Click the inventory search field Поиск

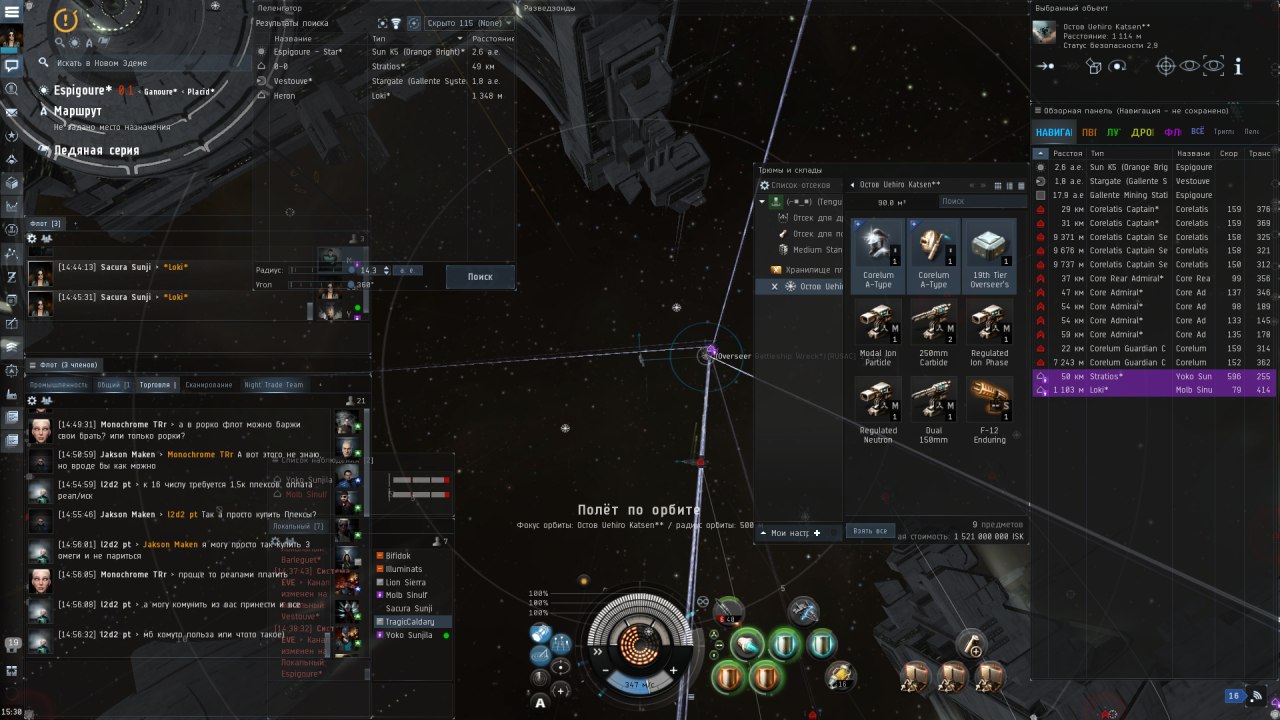click(980, 202)
